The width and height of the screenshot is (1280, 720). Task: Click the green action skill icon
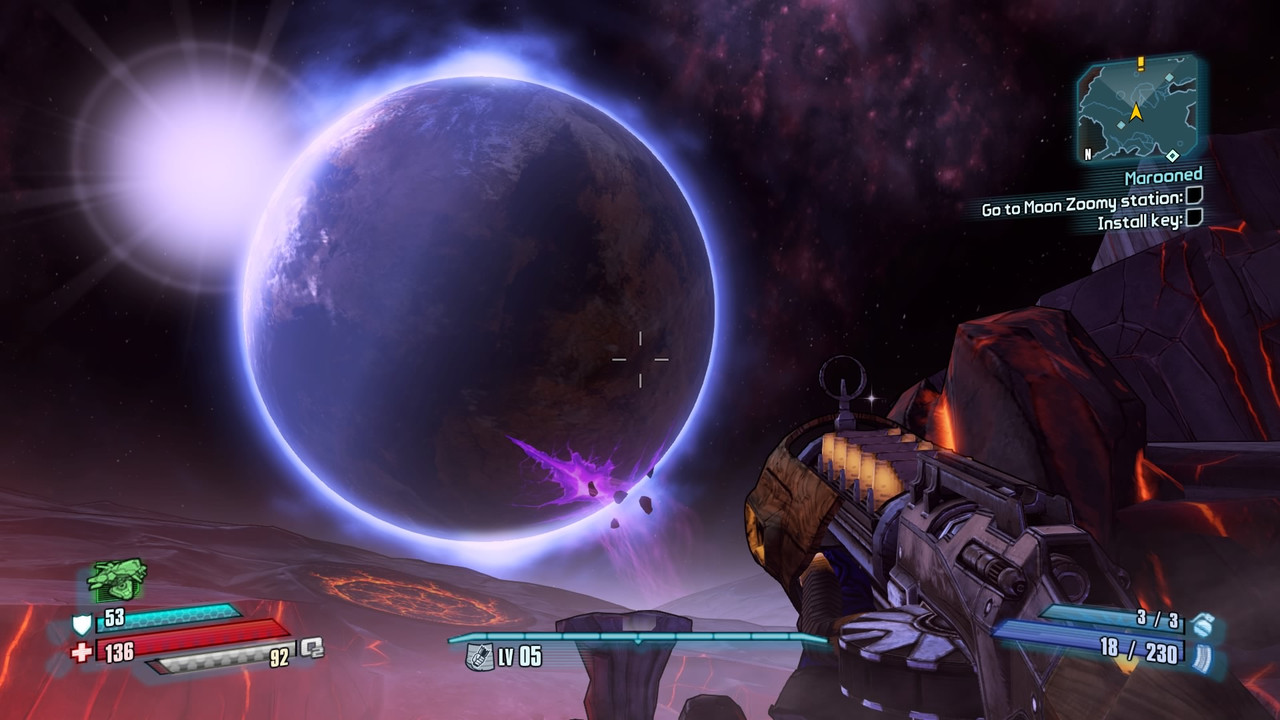[x=117, y=579]
